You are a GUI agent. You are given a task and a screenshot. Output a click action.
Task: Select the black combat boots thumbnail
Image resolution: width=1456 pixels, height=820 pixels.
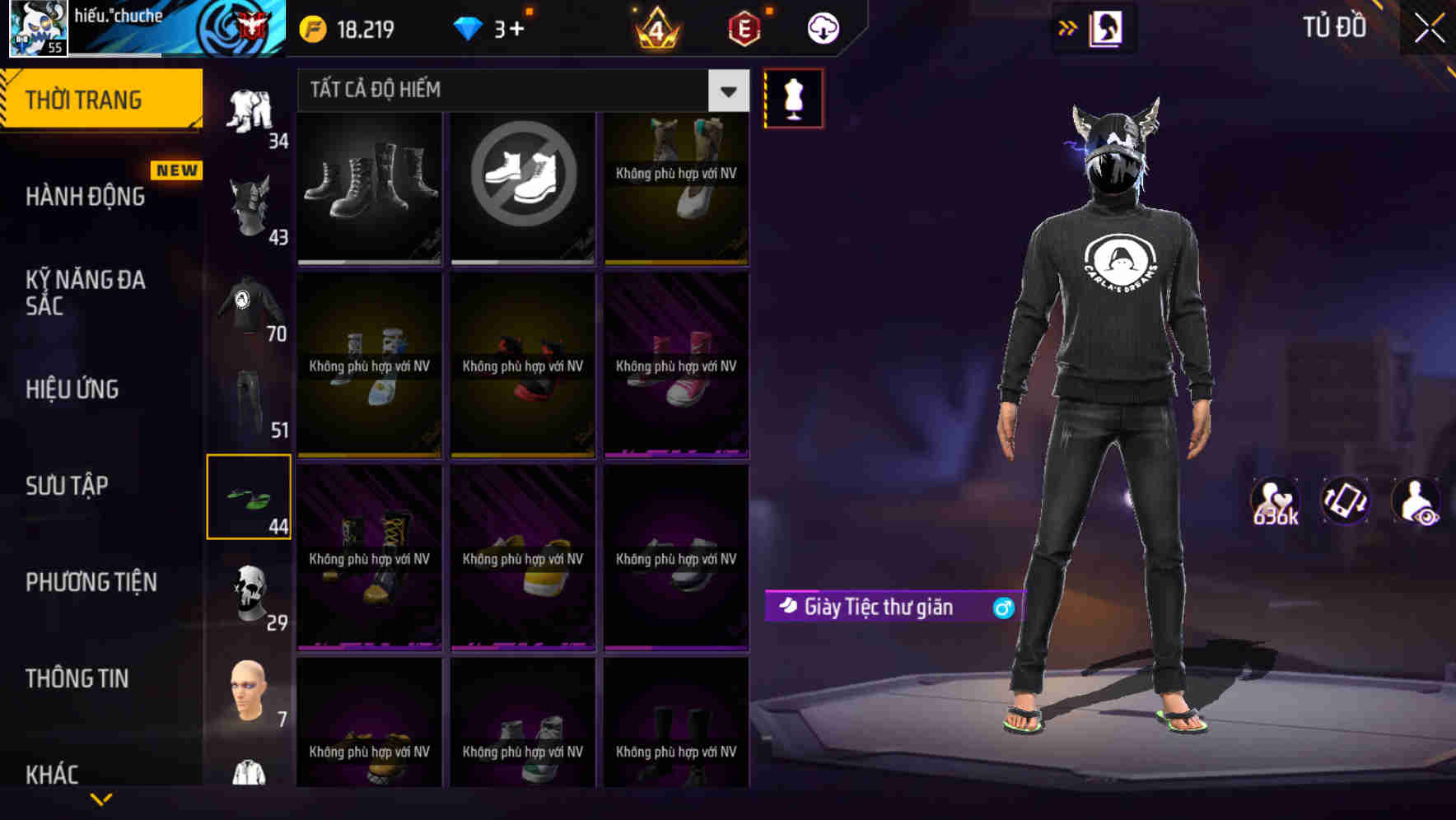pyautogui.click(x=368, y=189)
